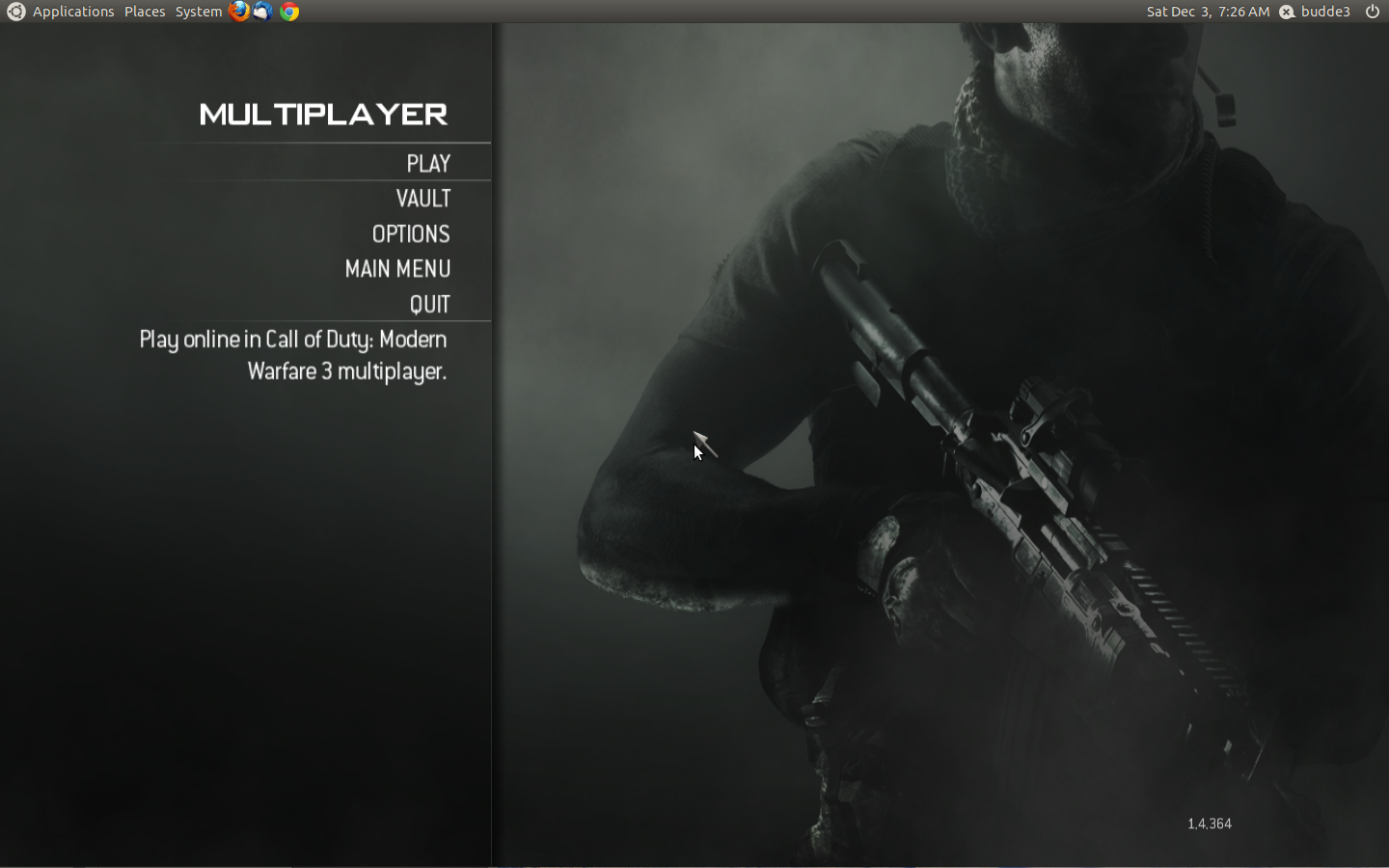Click the version number 1.4.364
This screenshot has width=1389, height=868.
coord(1210,824)
